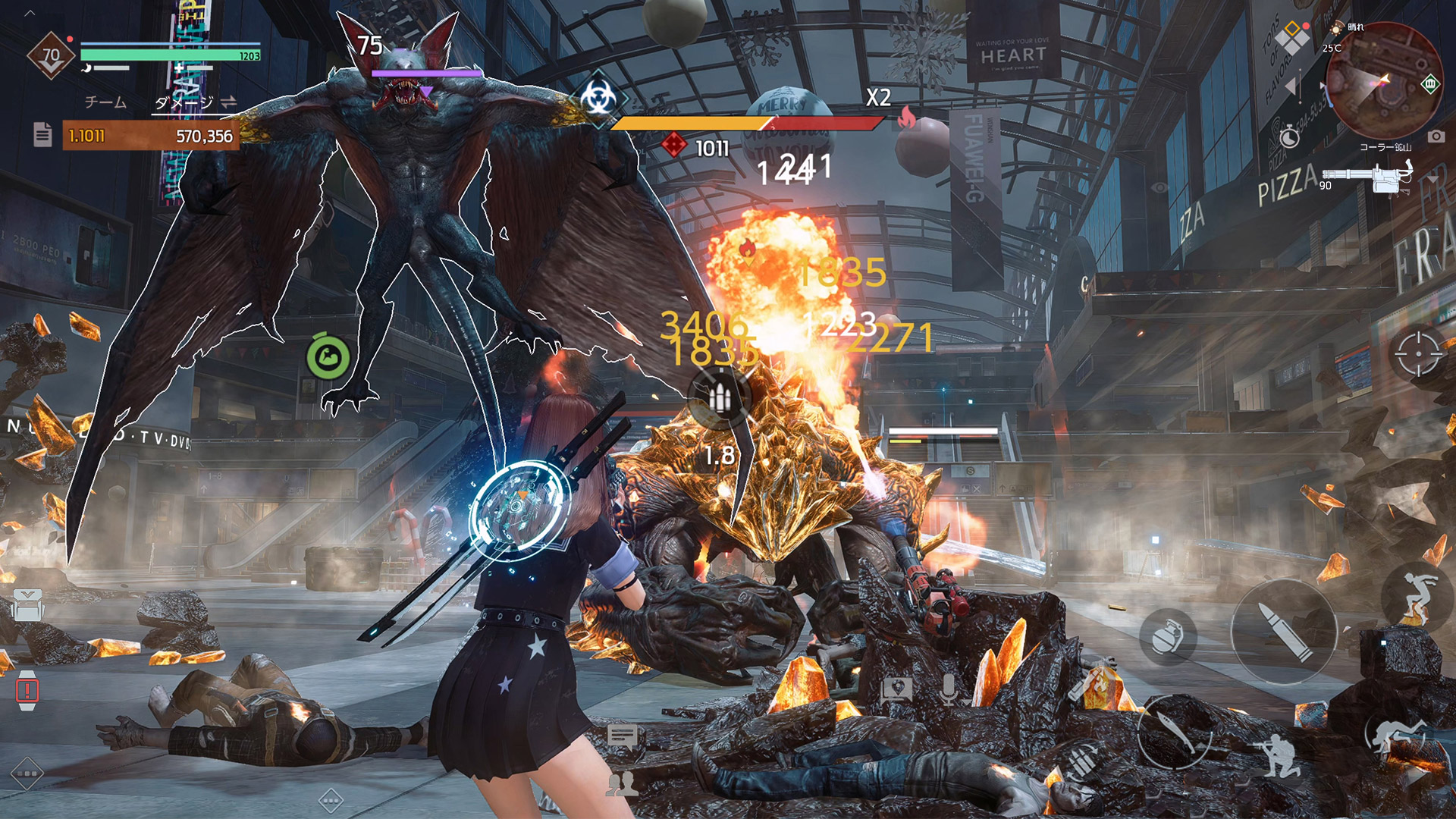Switch to the チーム tab

105,102
